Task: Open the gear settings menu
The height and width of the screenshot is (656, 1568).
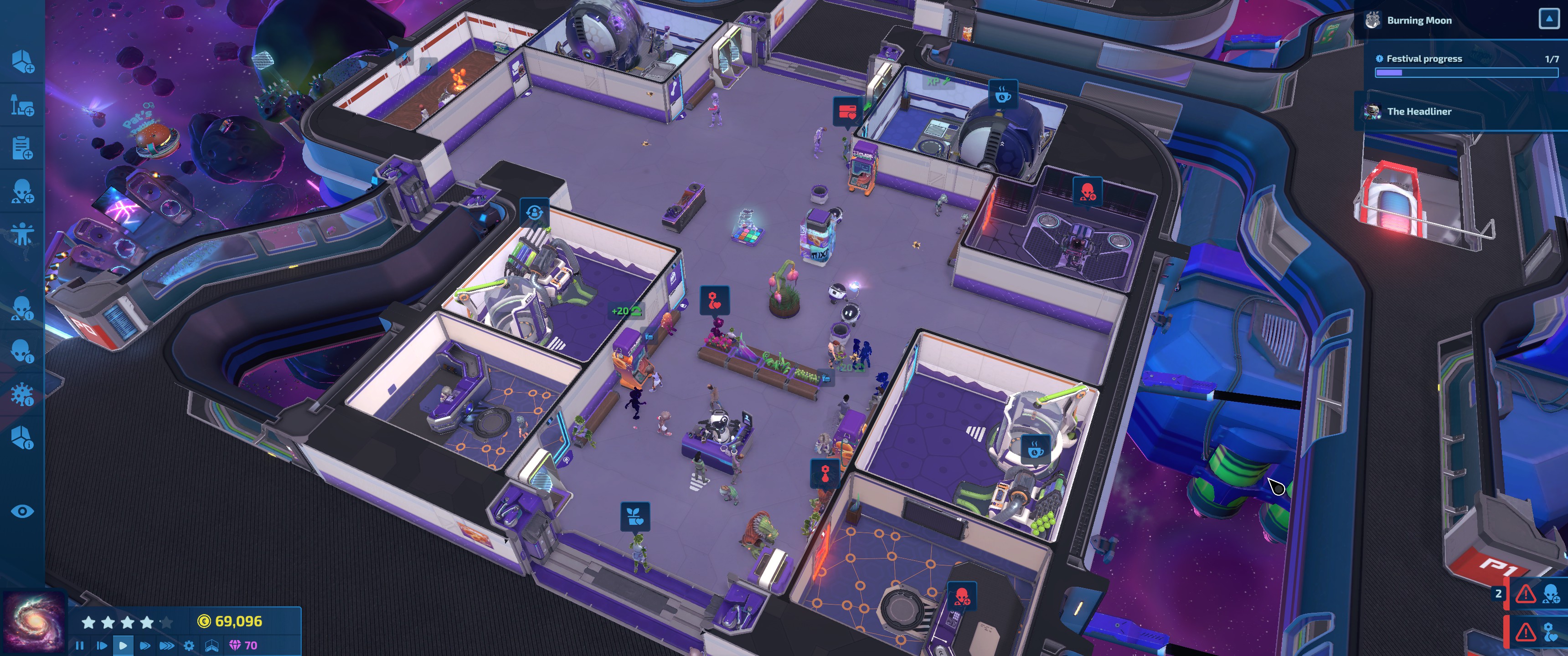Action: tap(189, 645)
